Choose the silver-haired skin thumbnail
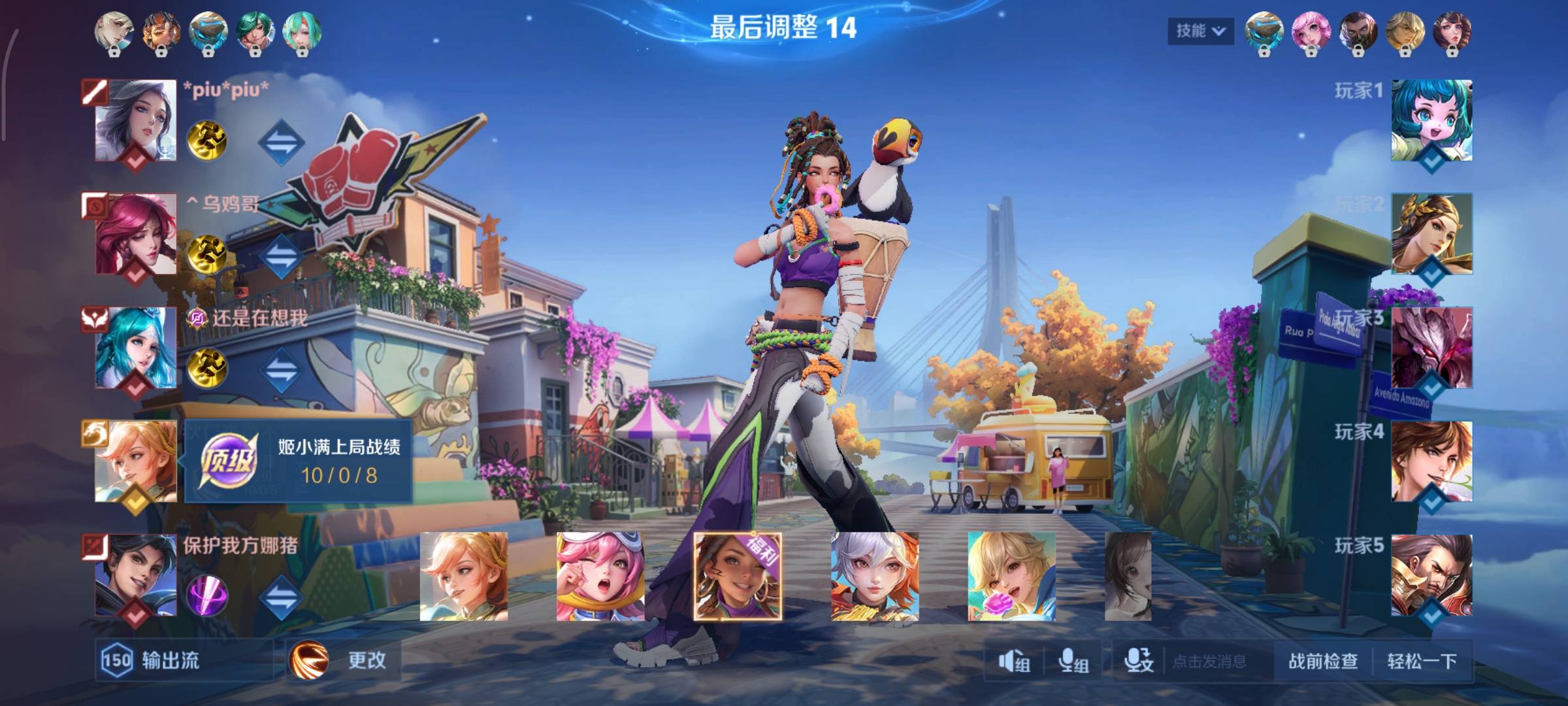Viewport: 1568px width, 706px height. (x=875, y=577)
